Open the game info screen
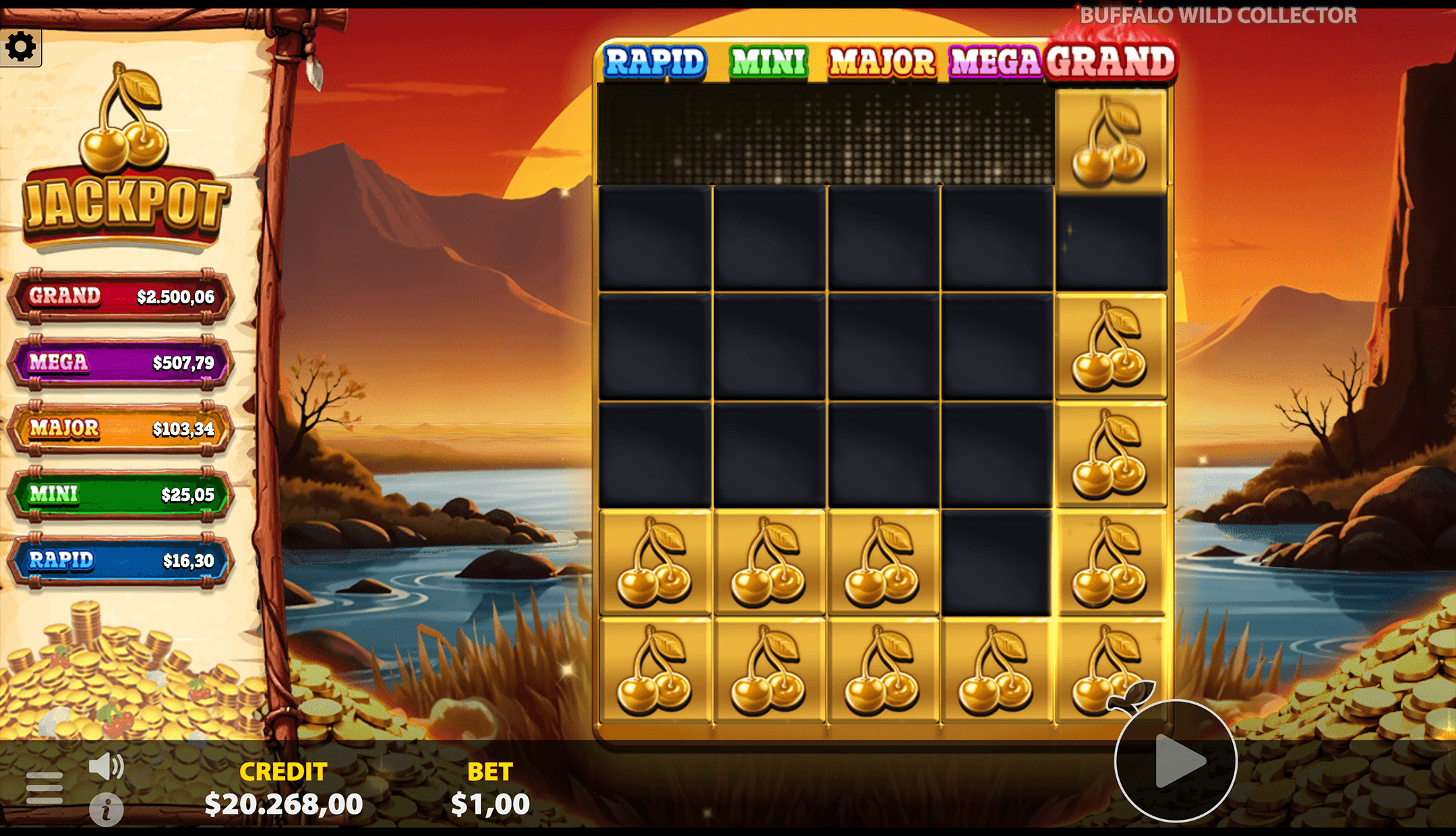1456x836 pixels. (x=107, y=809)
